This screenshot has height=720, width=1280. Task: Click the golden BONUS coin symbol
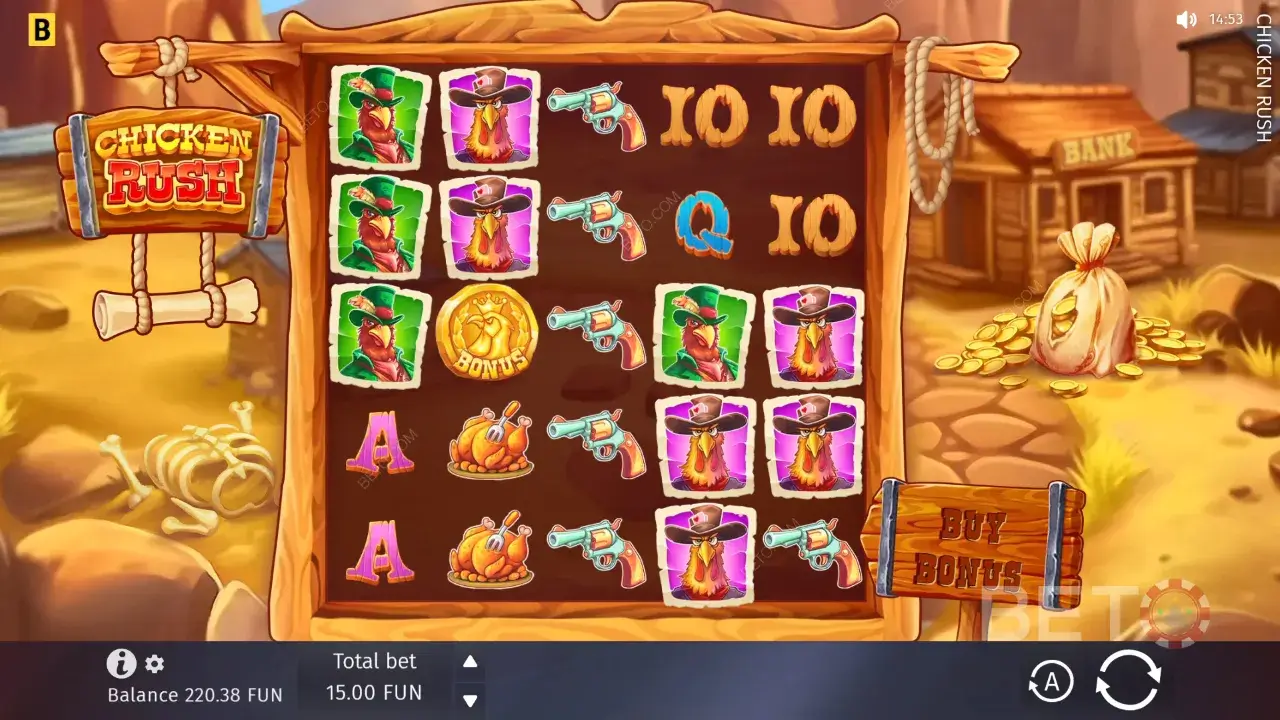coord(487,334)
